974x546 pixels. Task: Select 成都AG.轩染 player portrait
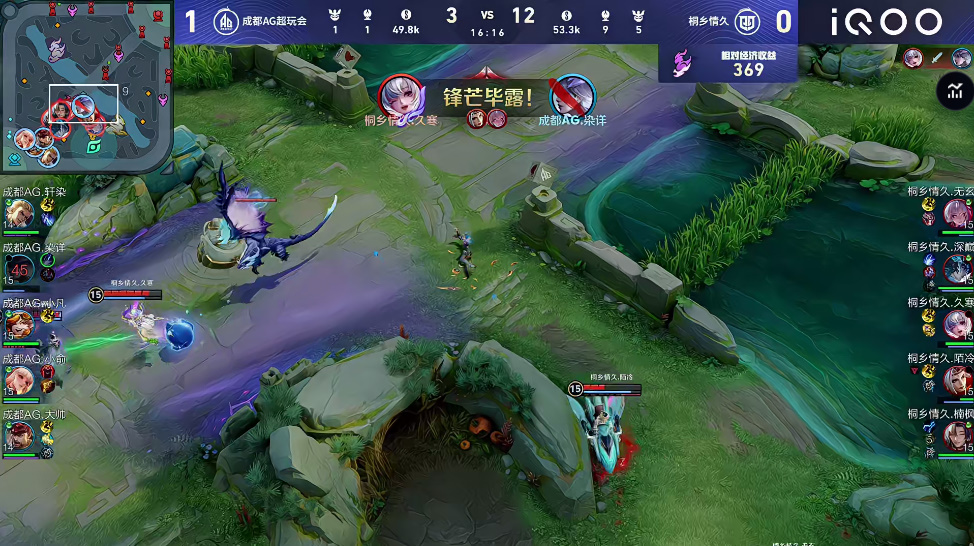(19, 213)
